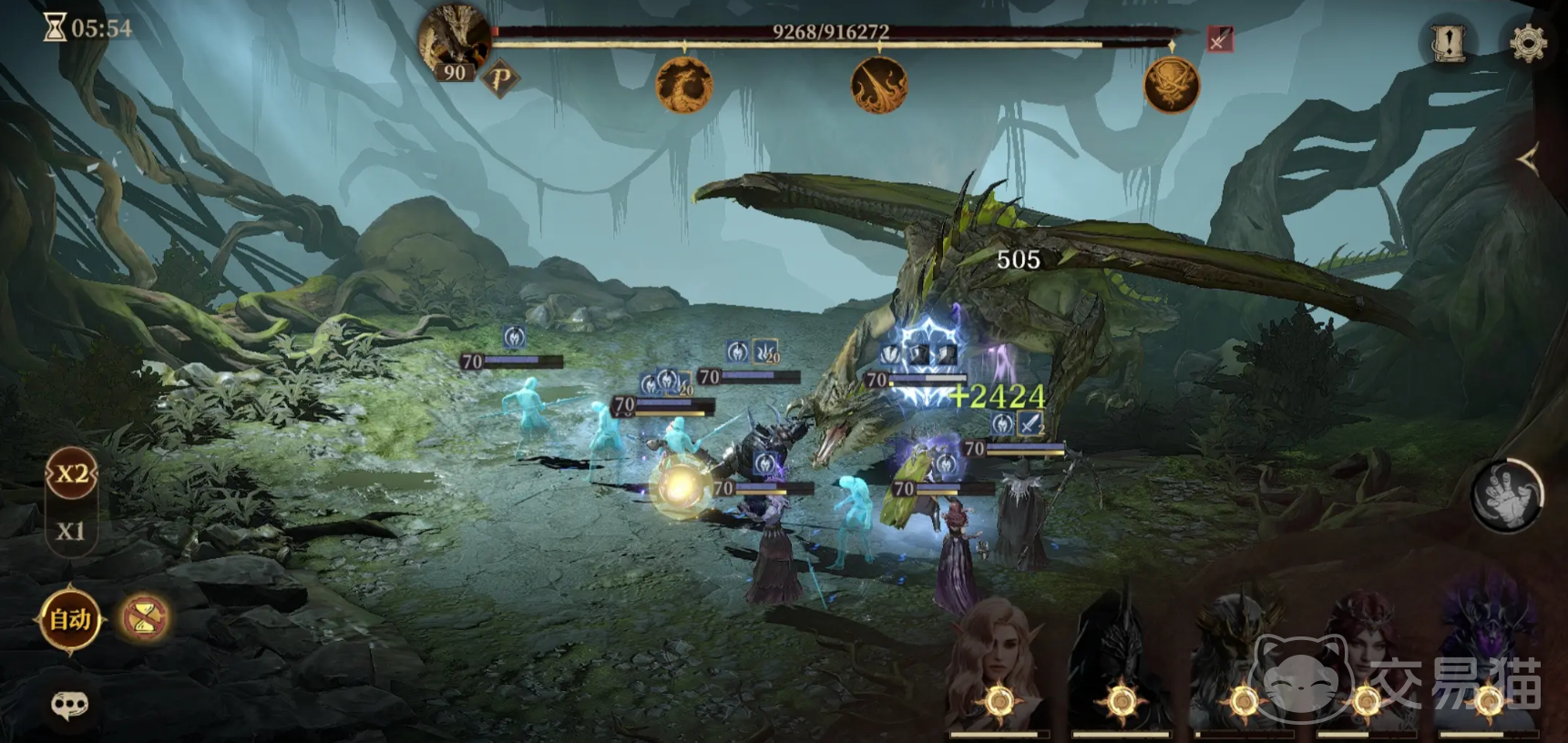Open the settings gear
The height and width of the screenshot is (743, 1568).
[1528, 42]
